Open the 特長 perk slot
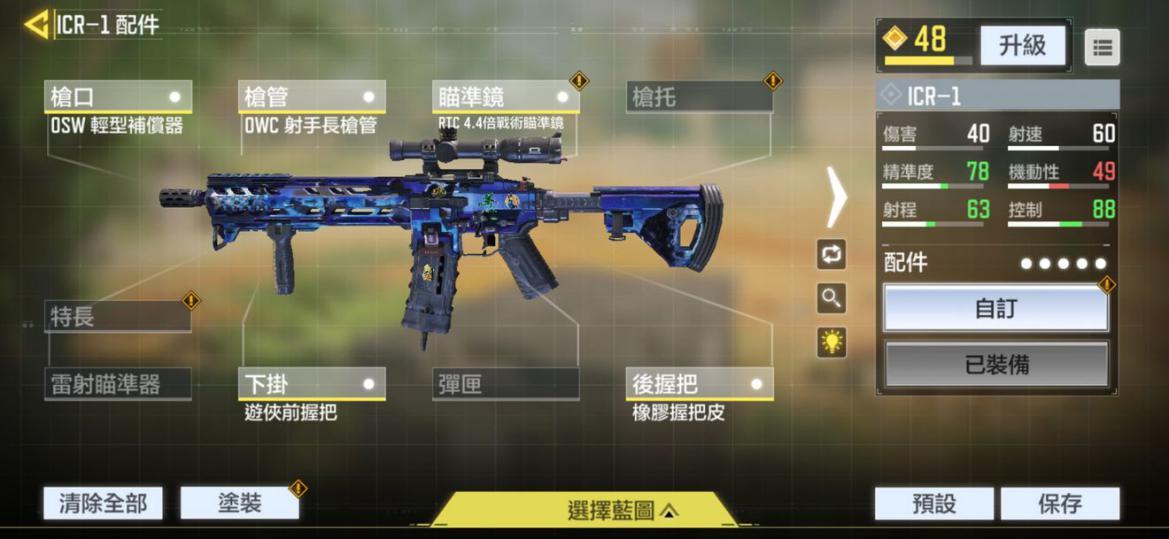The width and height of the screenshot is (1169, 539). tap(118, 316)
